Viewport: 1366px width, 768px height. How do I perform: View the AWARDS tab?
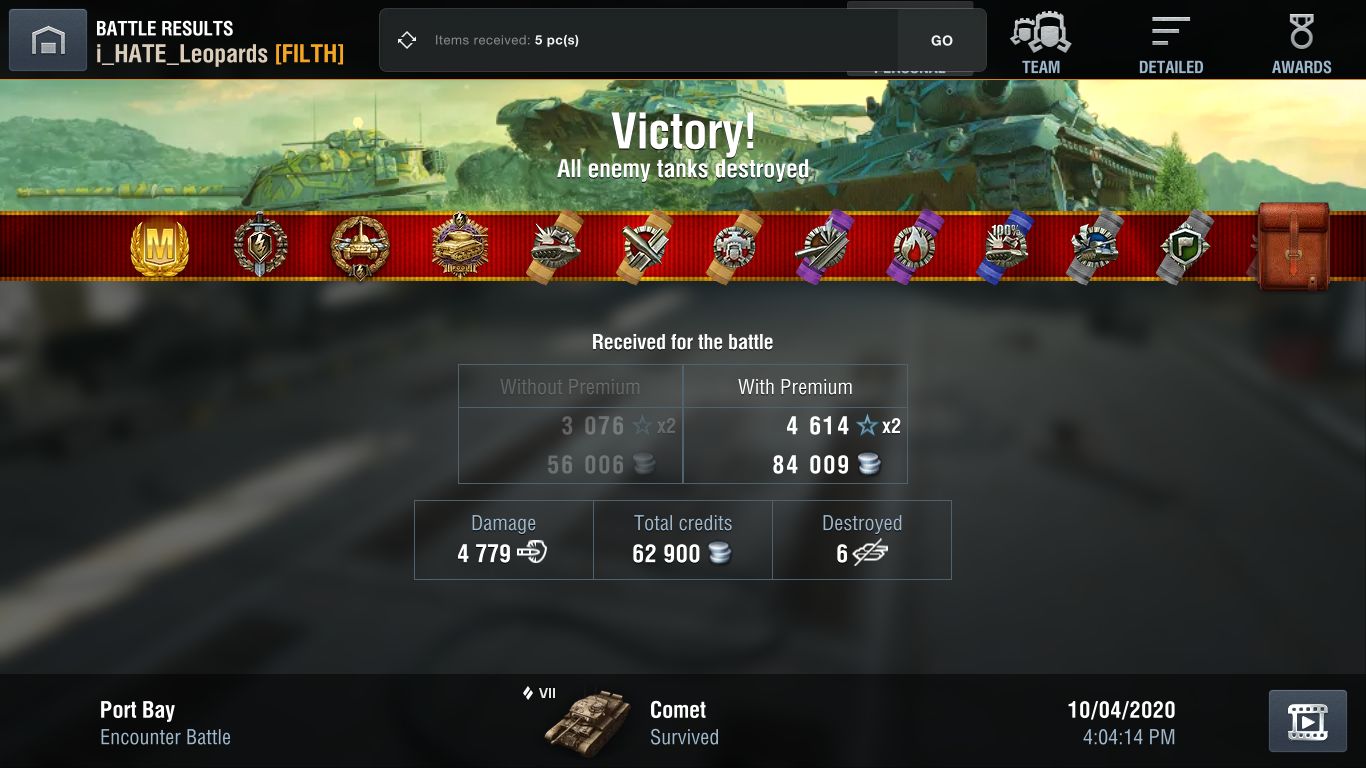click(x=1301, y=40)
